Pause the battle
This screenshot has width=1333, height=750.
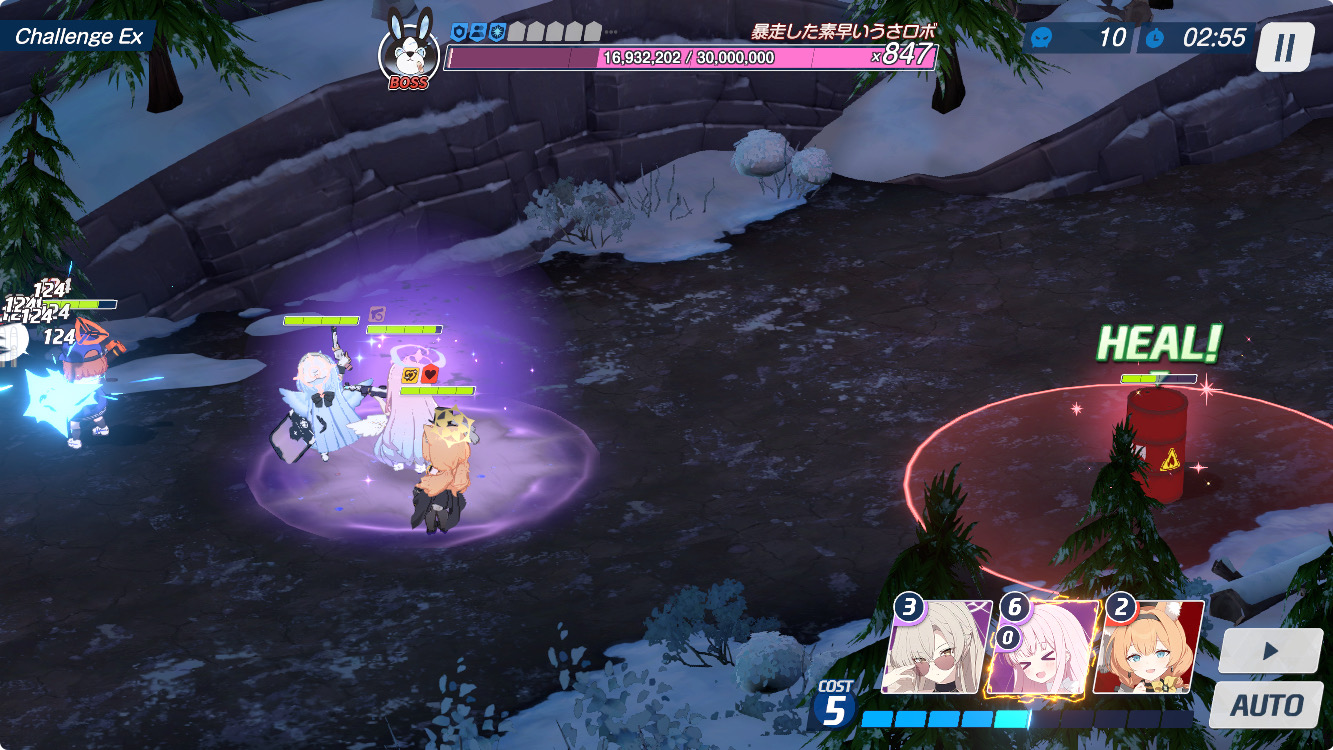click(1285, 46)
